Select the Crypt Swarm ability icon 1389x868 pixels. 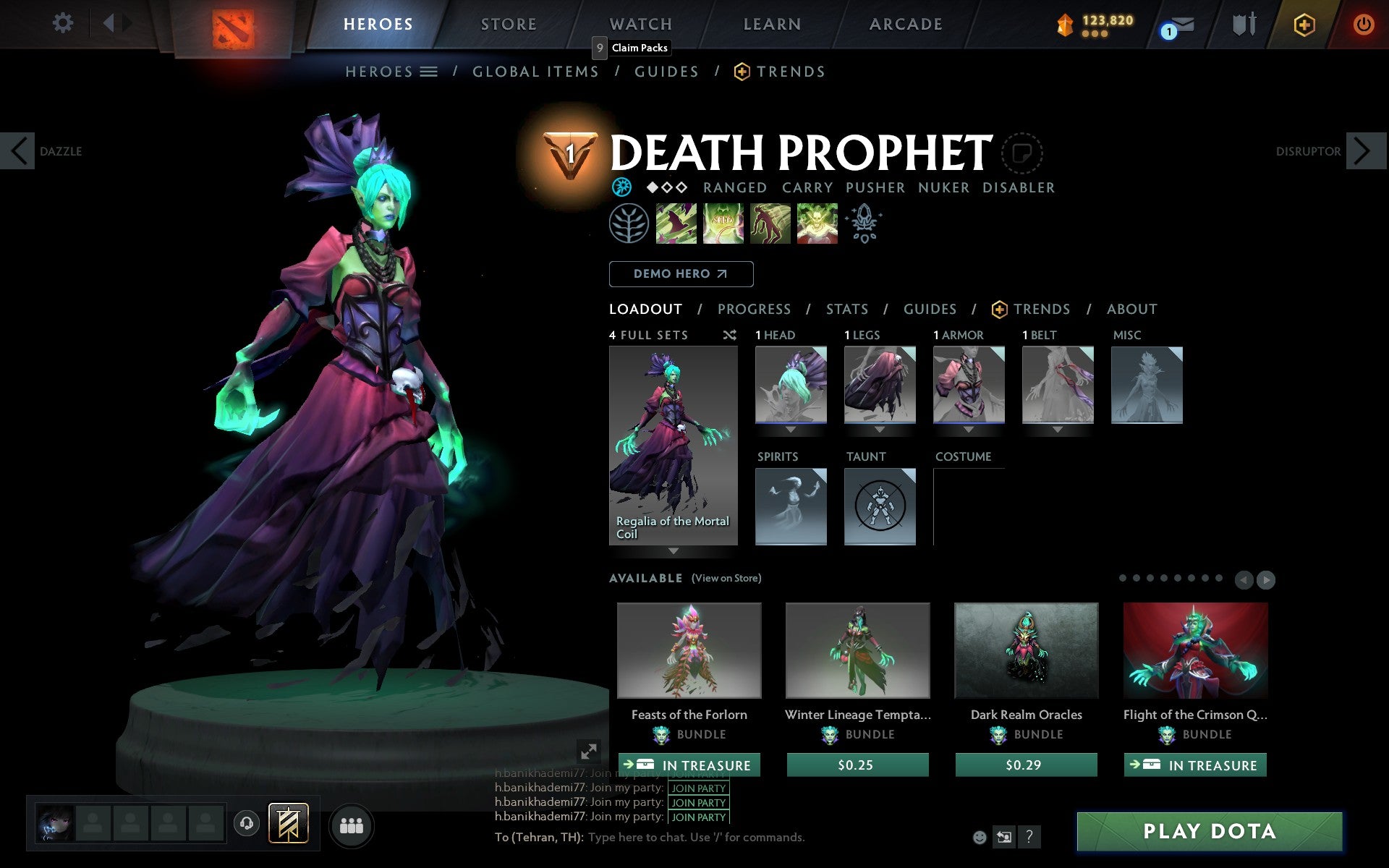676,224
